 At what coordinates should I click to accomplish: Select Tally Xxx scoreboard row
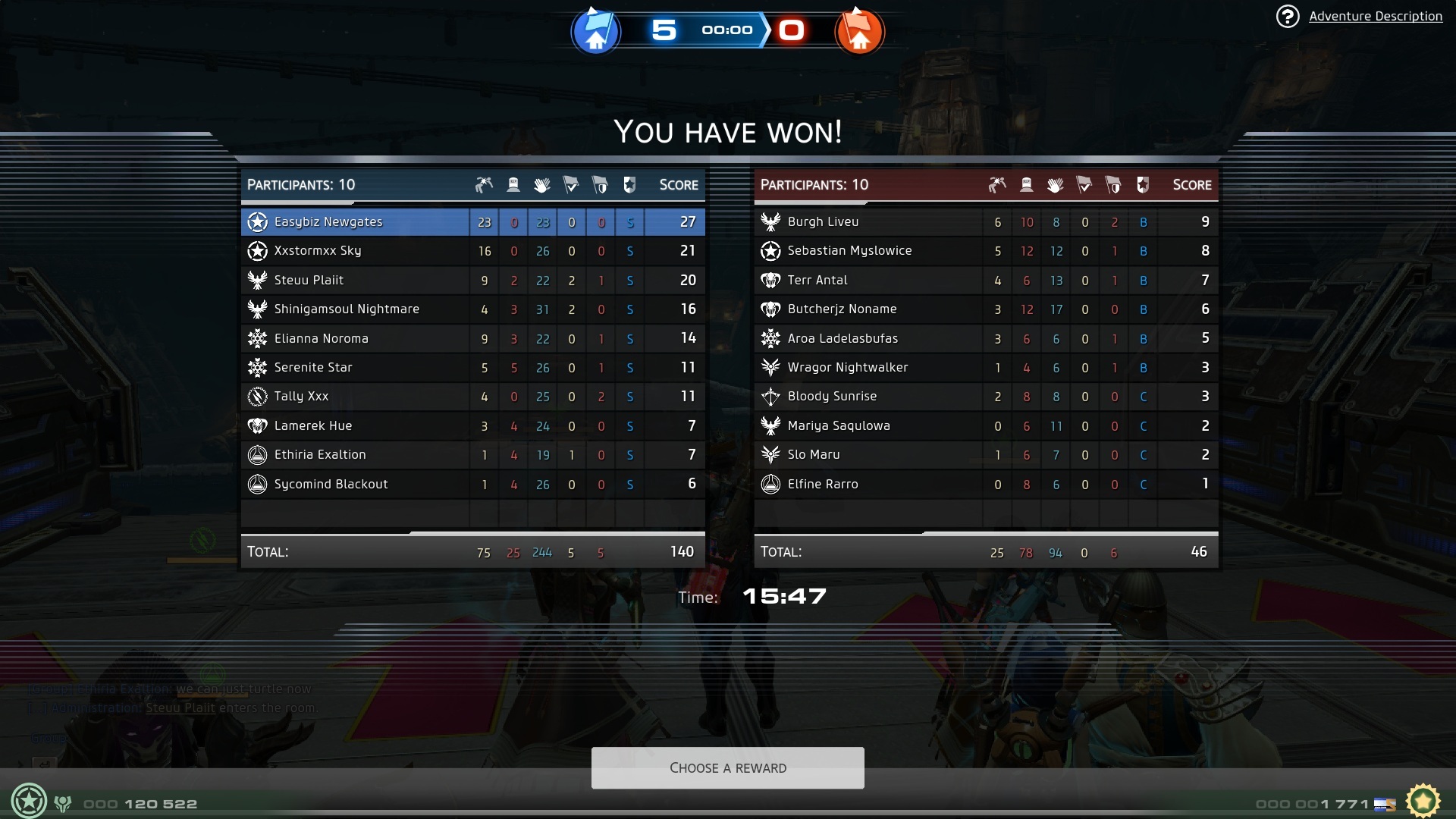click(301, 397)
